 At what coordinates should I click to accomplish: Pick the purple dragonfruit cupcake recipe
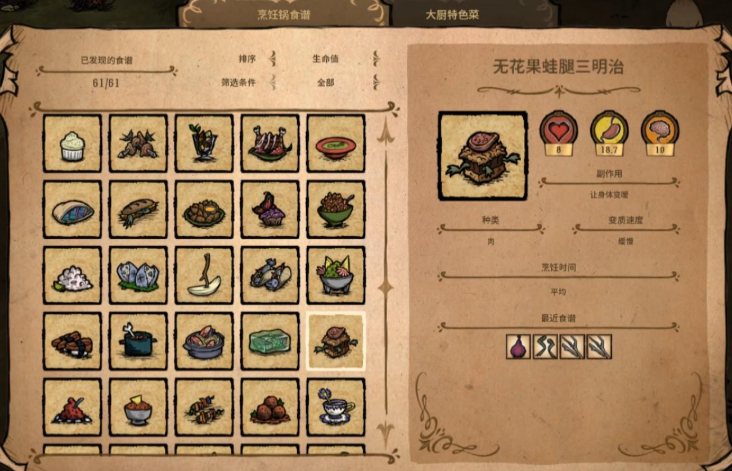click(x=270, y=210)
